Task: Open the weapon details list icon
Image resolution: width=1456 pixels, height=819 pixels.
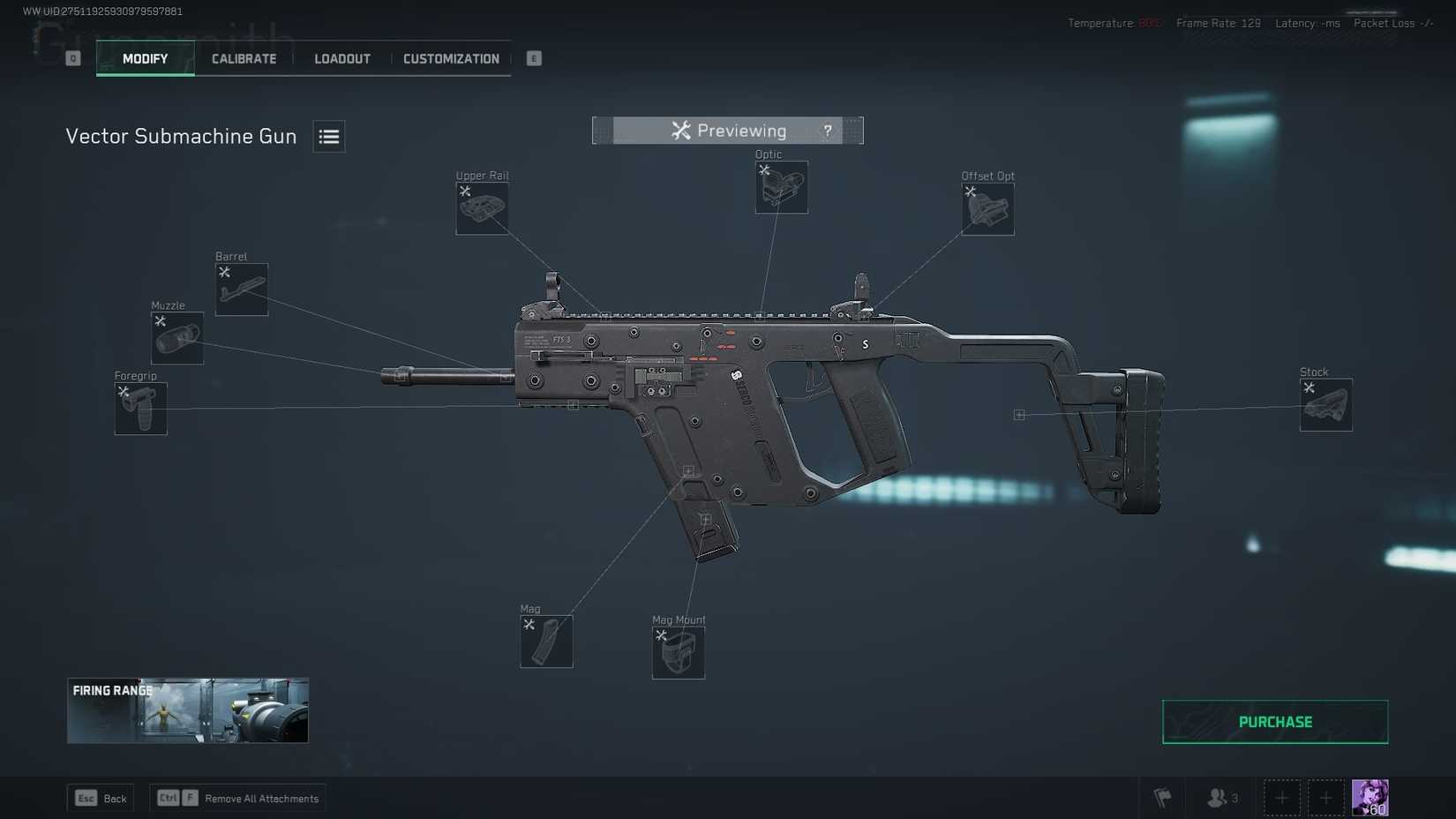Action: [x=328, y=136]
